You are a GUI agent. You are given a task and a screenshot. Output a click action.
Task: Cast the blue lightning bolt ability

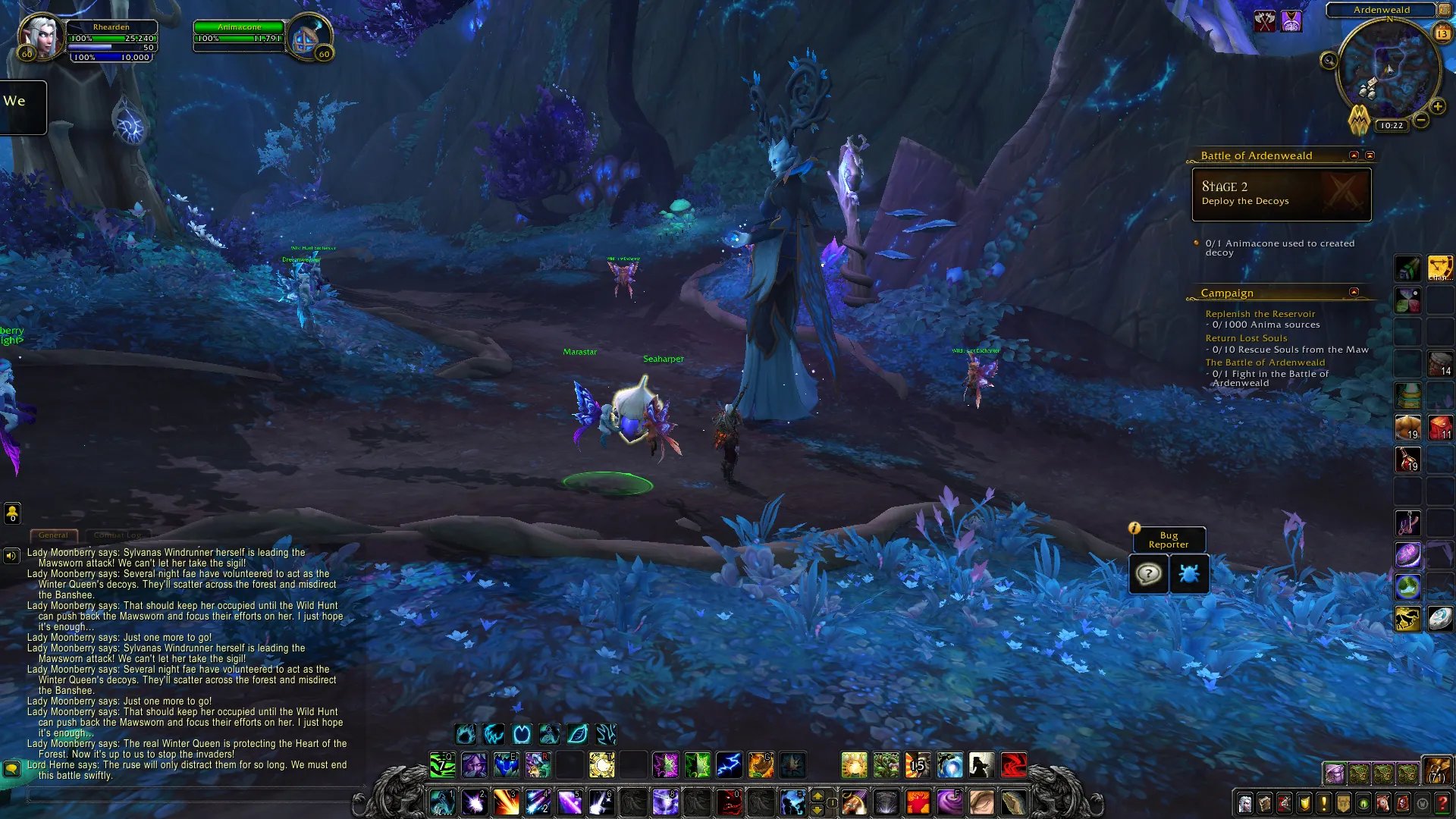point(729,765)
